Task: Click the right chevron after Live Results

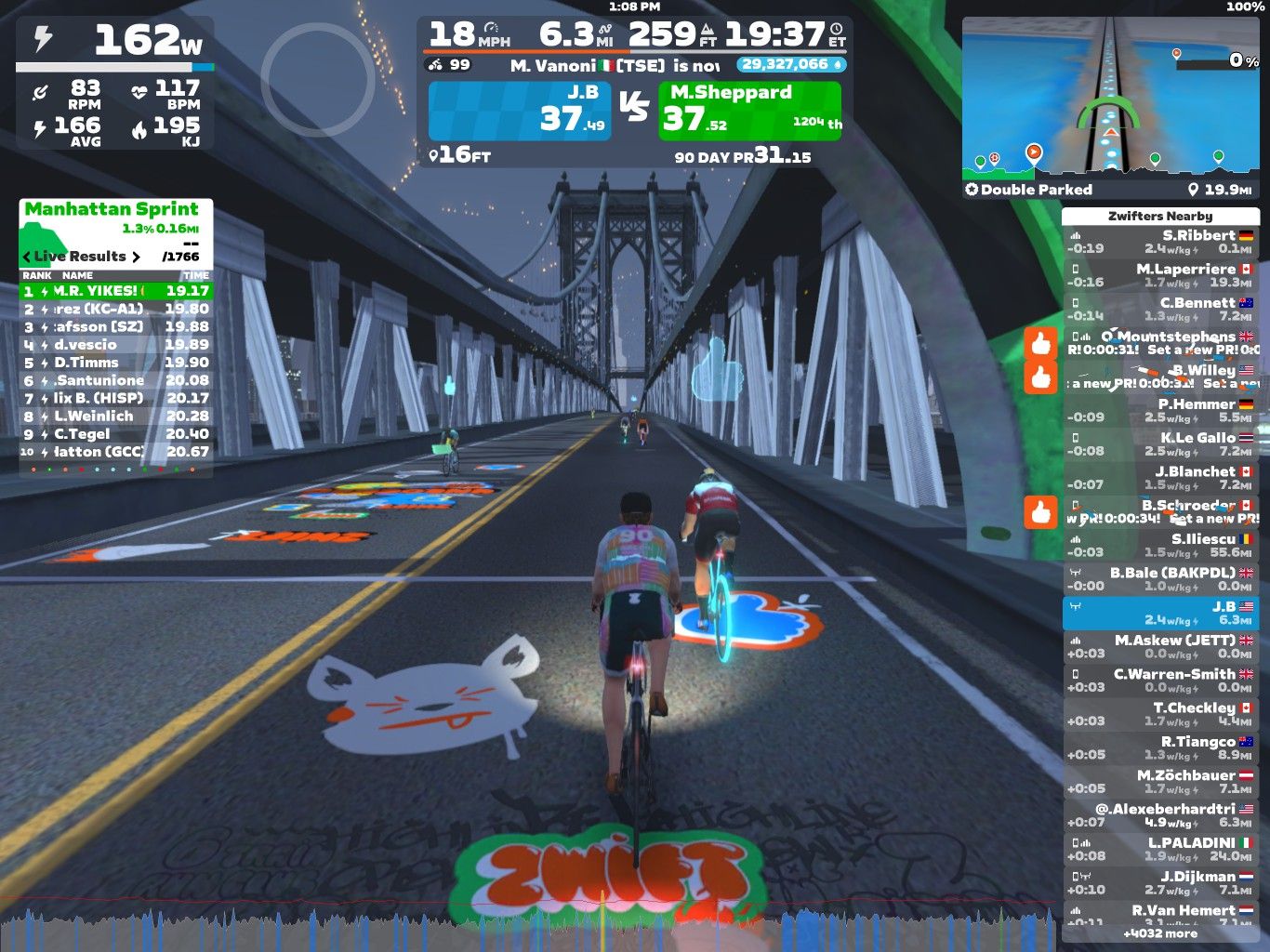Action: 137,257
